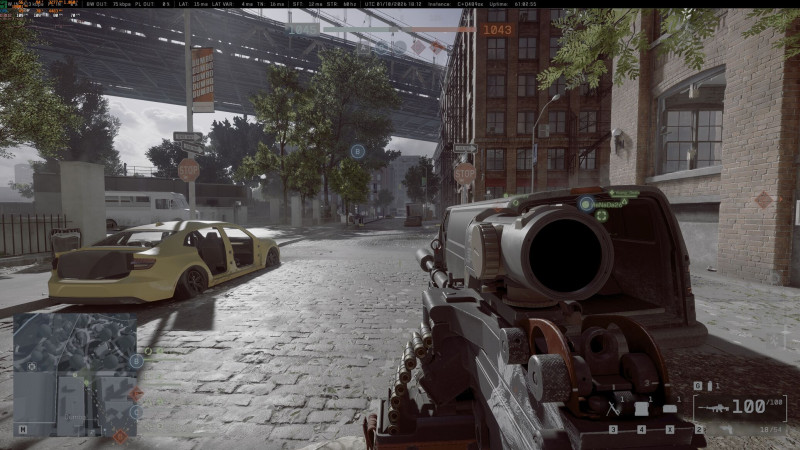
Task: Click the floating blue objective B world marker
Action: (357, 151)
